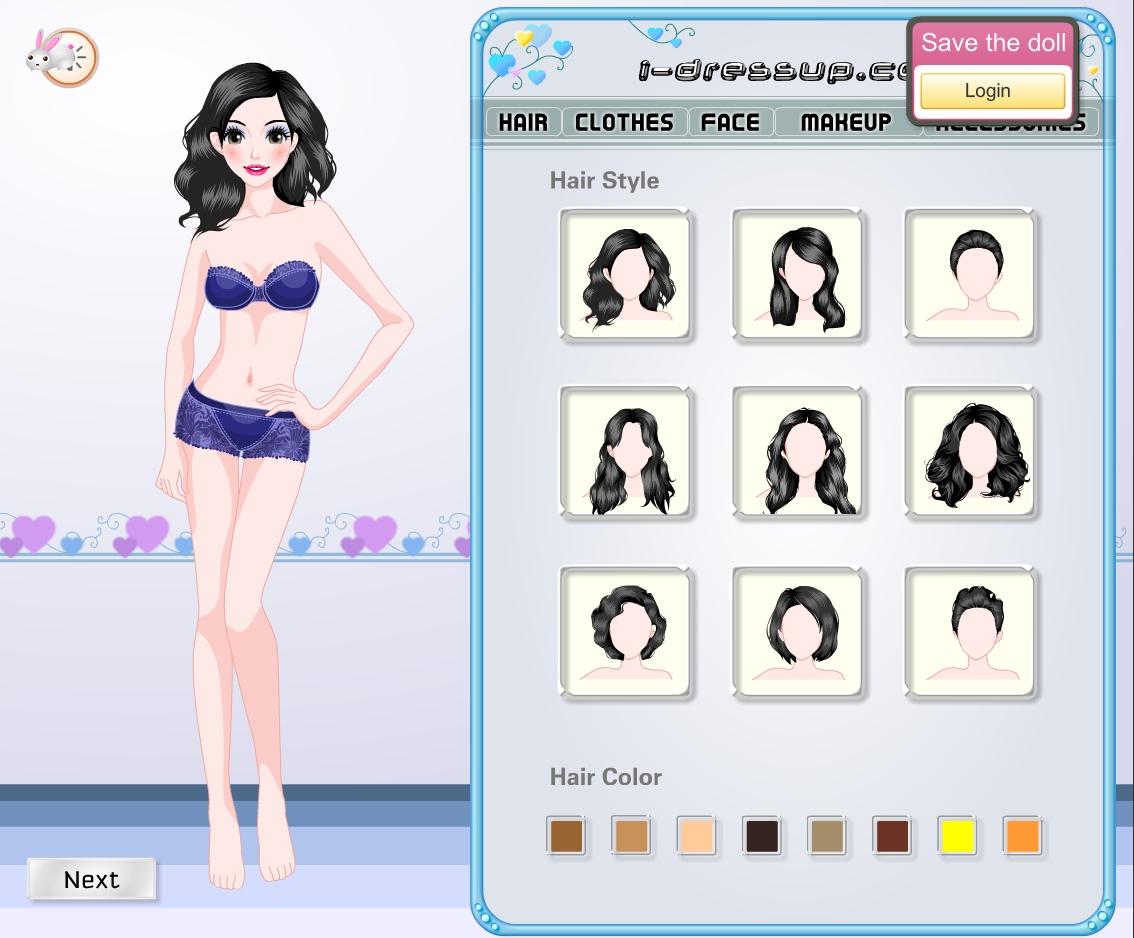1134x938 pixels.
Task: Click the Next button
Action: coord(91,879)
